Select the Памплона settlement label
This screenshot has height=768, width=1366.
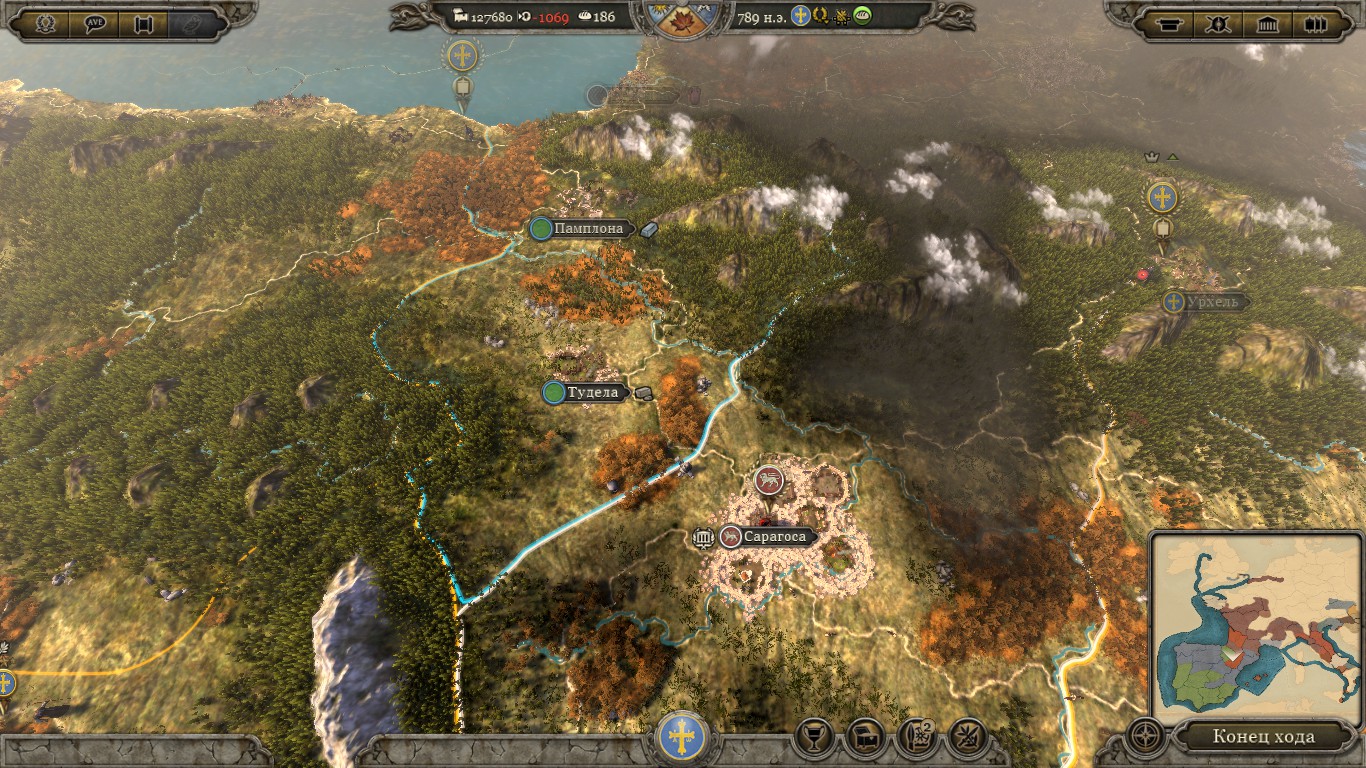pos(589,229)
